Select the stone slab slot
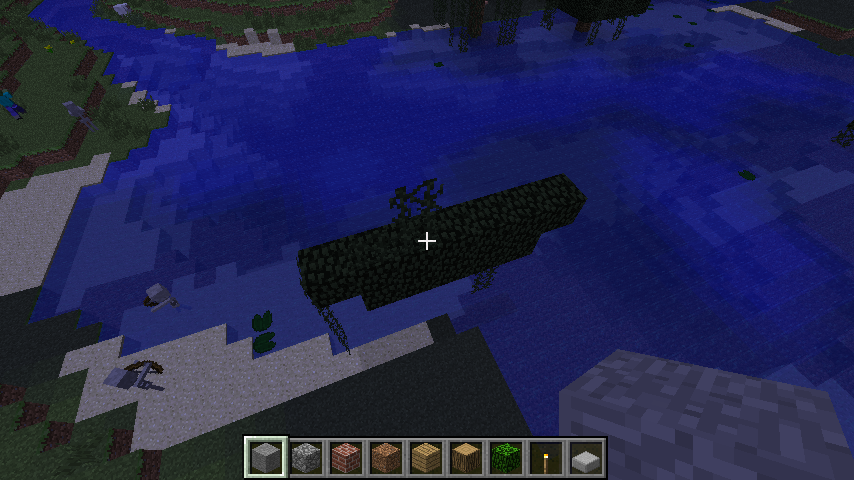 point(586,458)
